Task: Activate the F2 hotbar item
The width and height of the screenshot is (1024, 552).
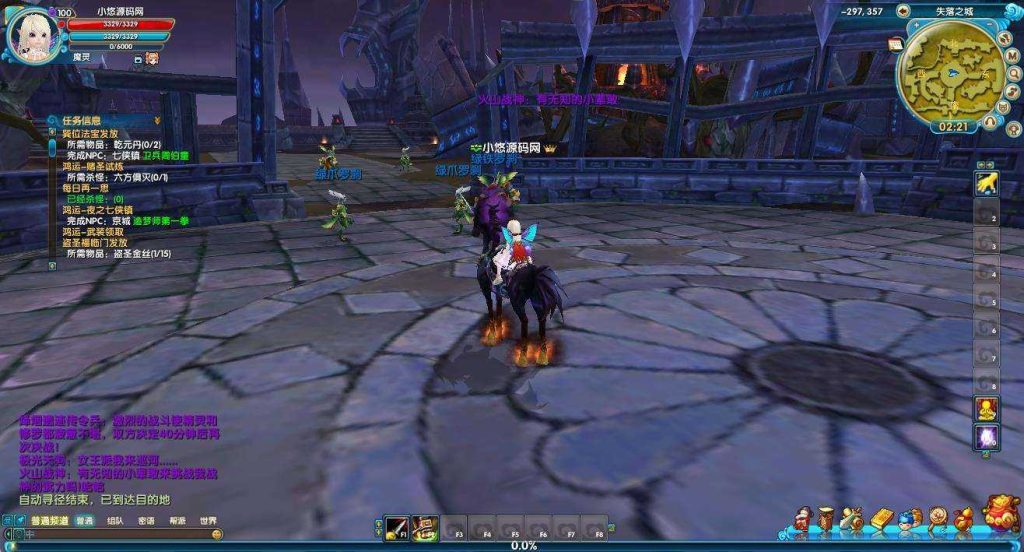Action: pos(426,527)
